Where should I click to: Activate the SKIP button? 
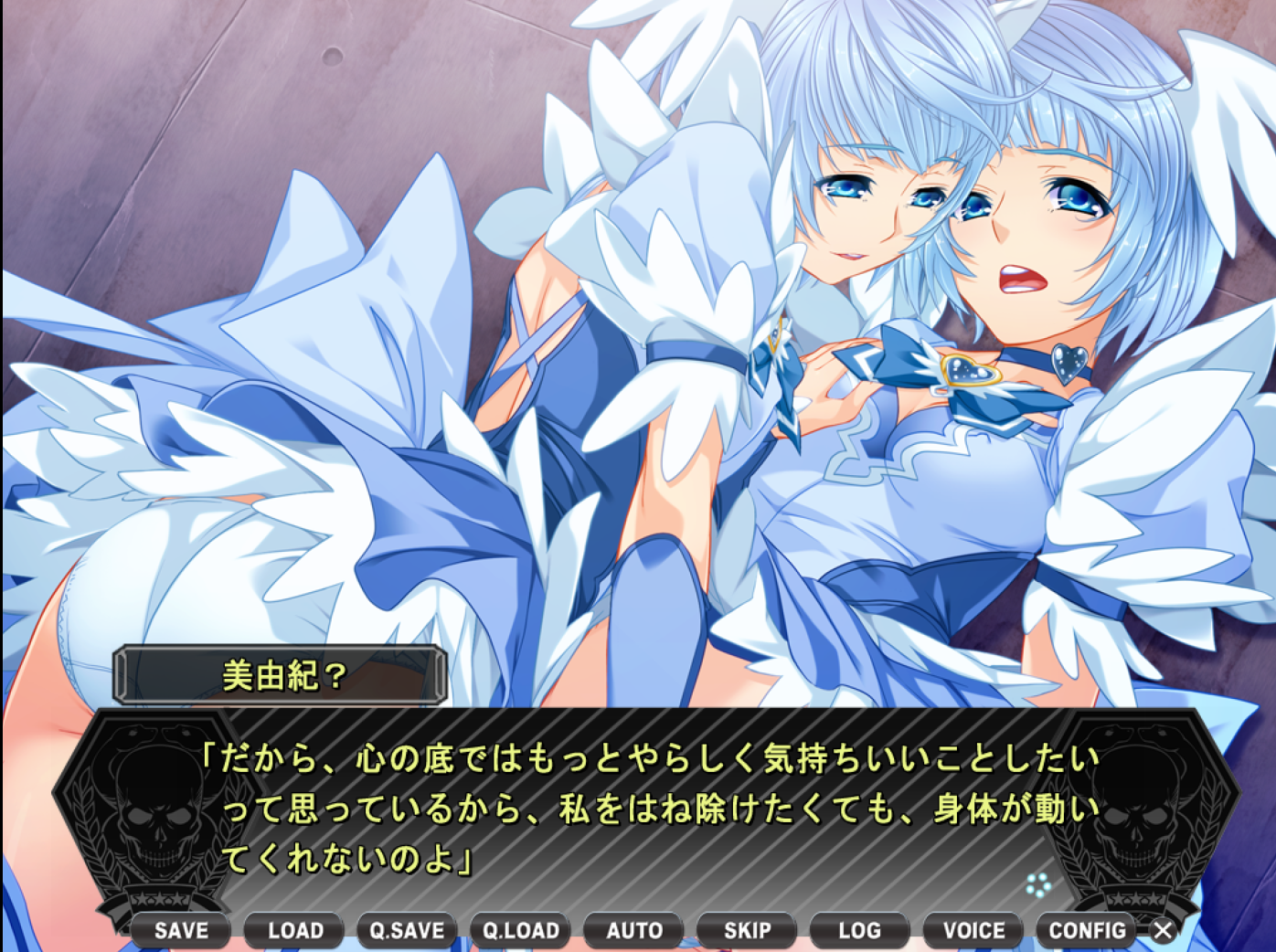tap(747, 930)
